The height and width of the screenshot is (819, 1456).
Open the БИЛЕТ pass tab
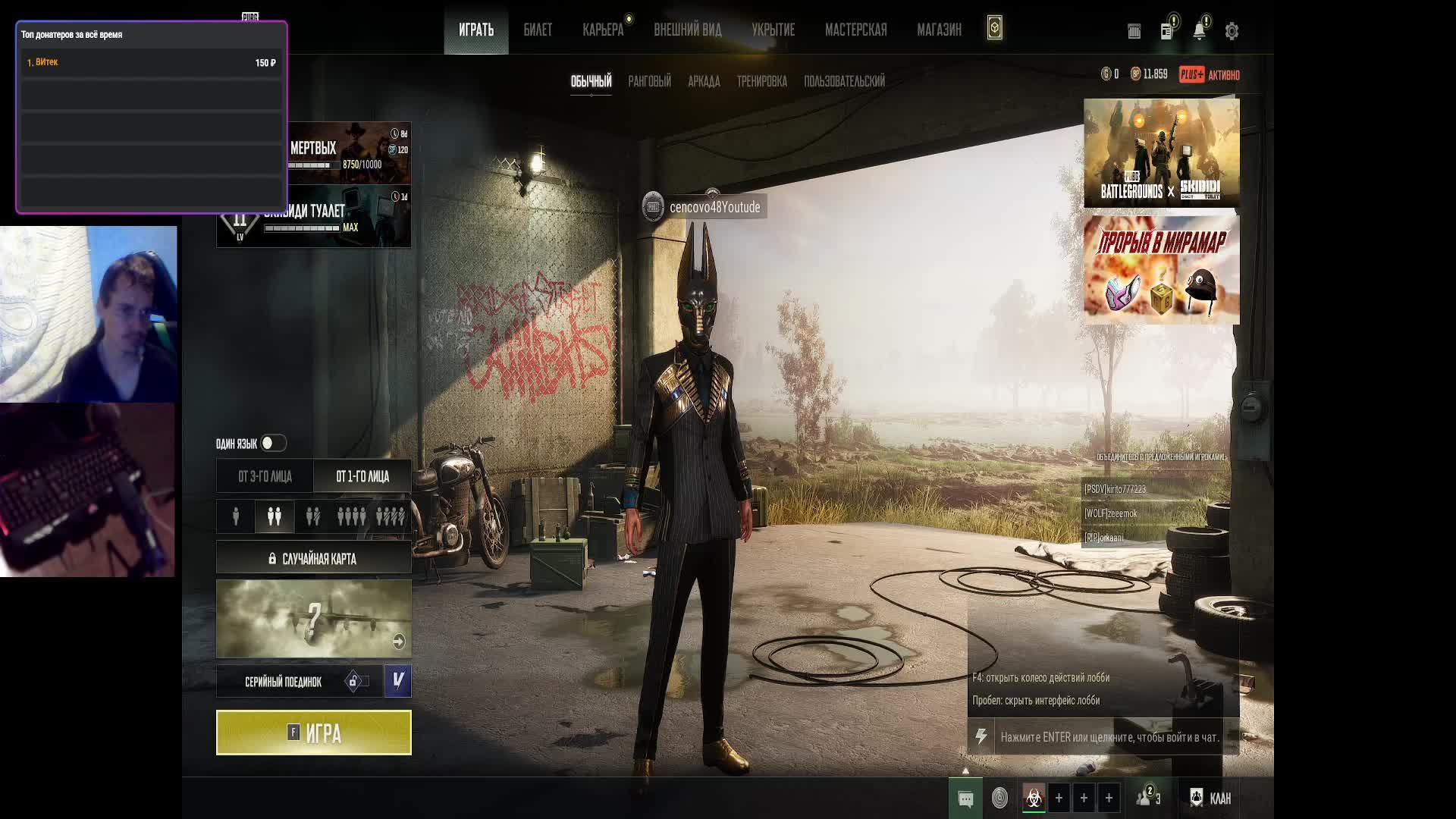(x=538, y=30)
